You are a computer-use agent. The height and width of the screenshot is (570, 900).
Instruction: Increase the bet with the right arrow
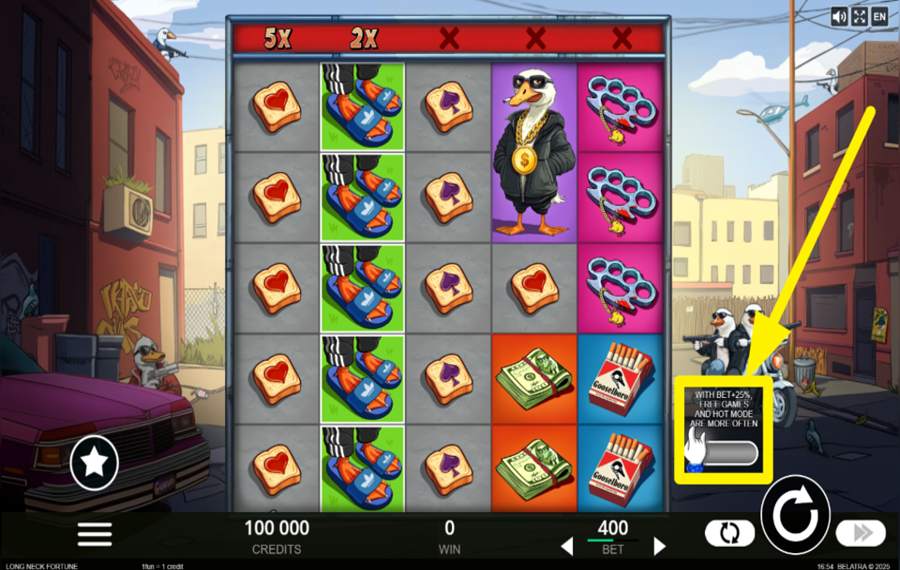point(659,546)
